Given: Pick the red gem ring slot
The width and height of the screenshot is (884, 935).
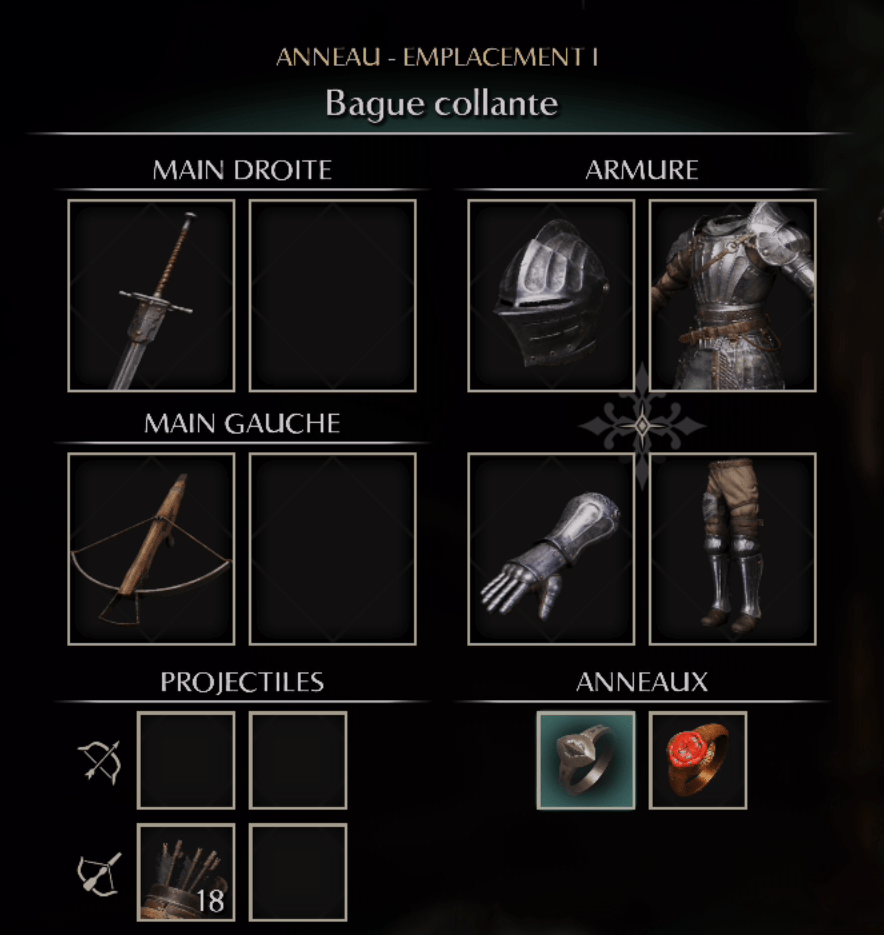Looking at the screenshot, I should (x=698, y=760).
